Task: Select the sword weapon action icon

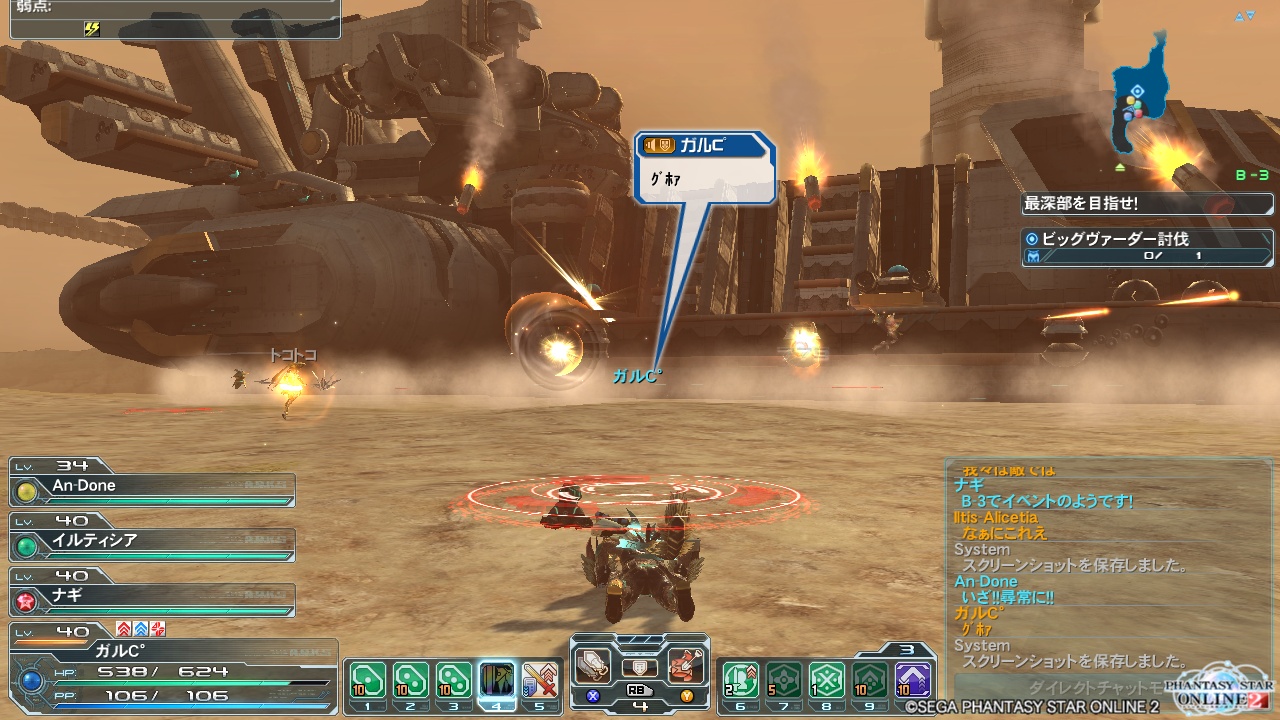Action: click(x=593, y=664)
